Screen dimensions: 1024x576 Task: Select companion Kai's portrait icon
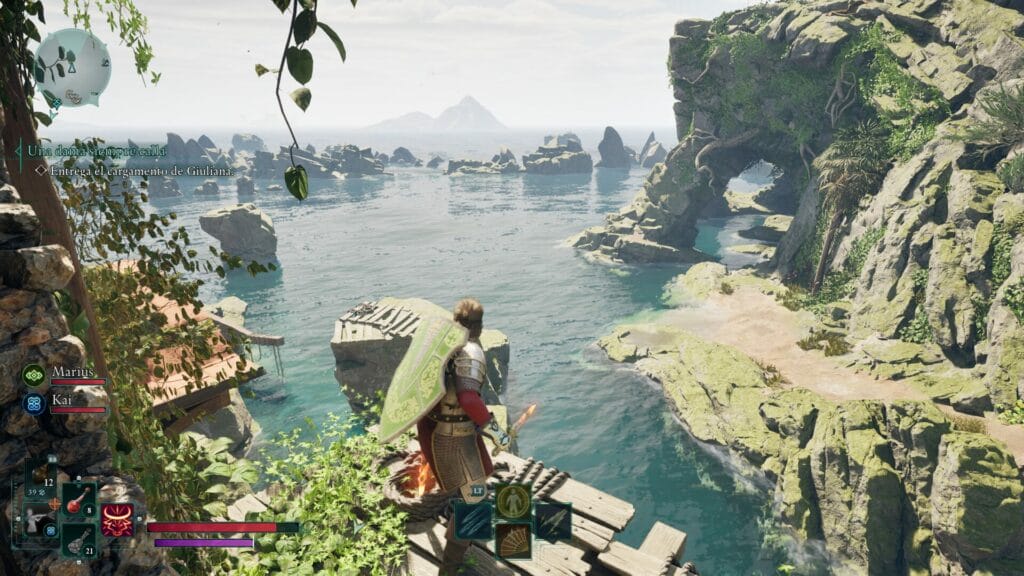point(34,402)
